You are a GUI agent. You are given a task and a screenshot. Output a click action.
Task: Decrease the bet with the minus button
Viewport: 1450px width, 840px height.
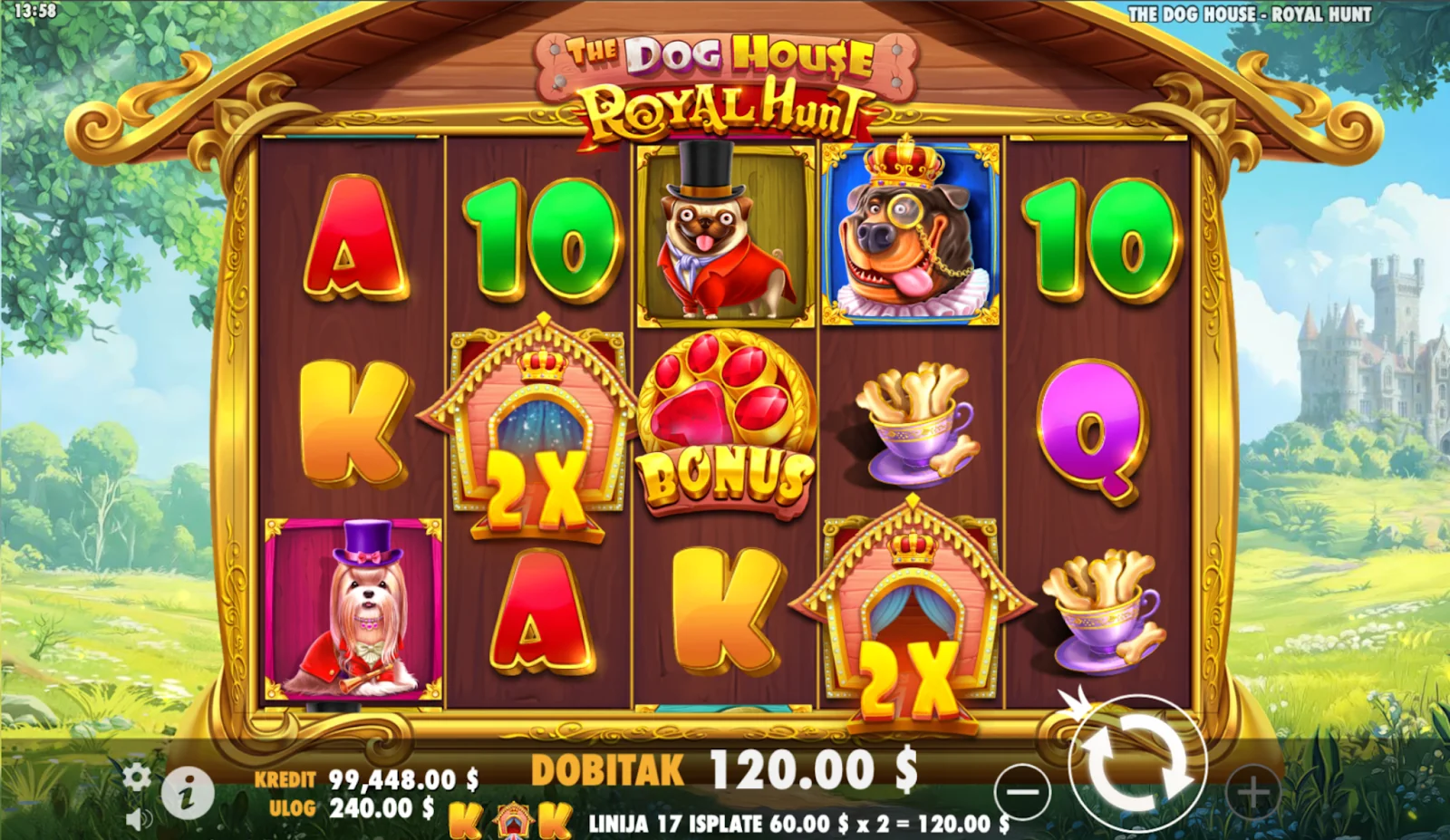point(1022,792)
